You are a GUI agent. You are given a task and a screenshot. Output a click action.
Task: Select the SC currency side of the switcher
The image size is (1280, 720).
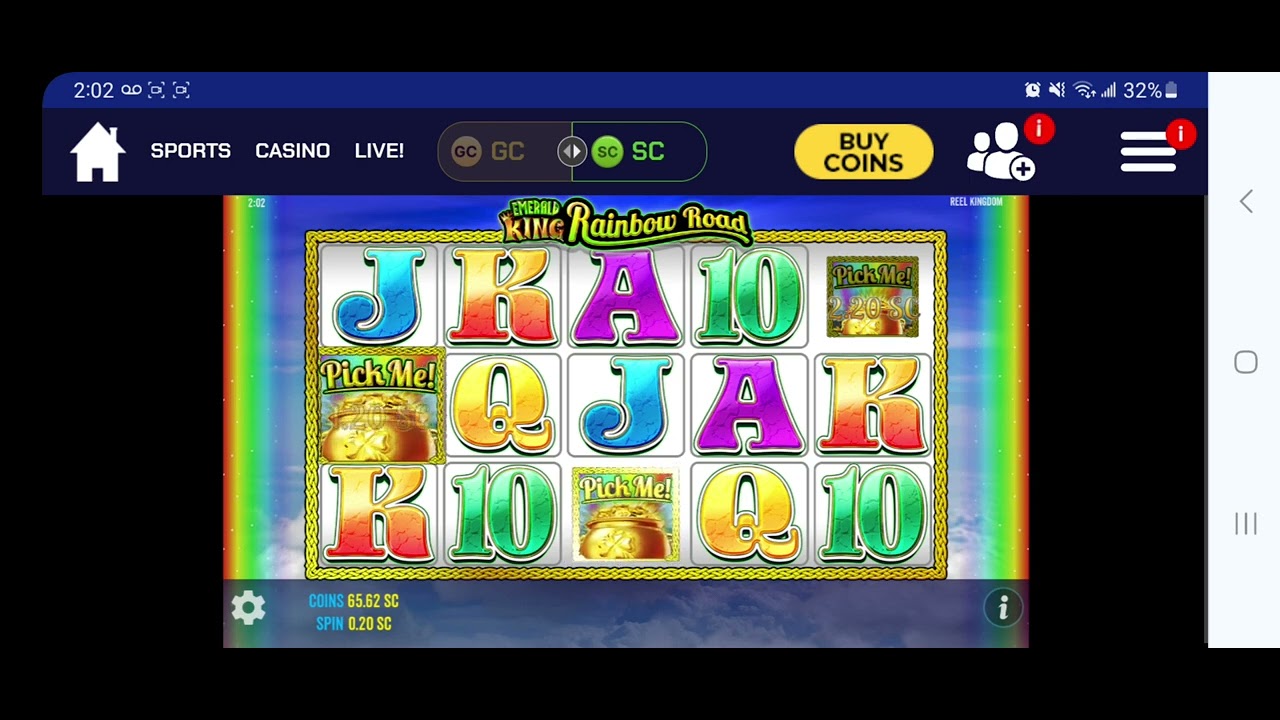648,151
